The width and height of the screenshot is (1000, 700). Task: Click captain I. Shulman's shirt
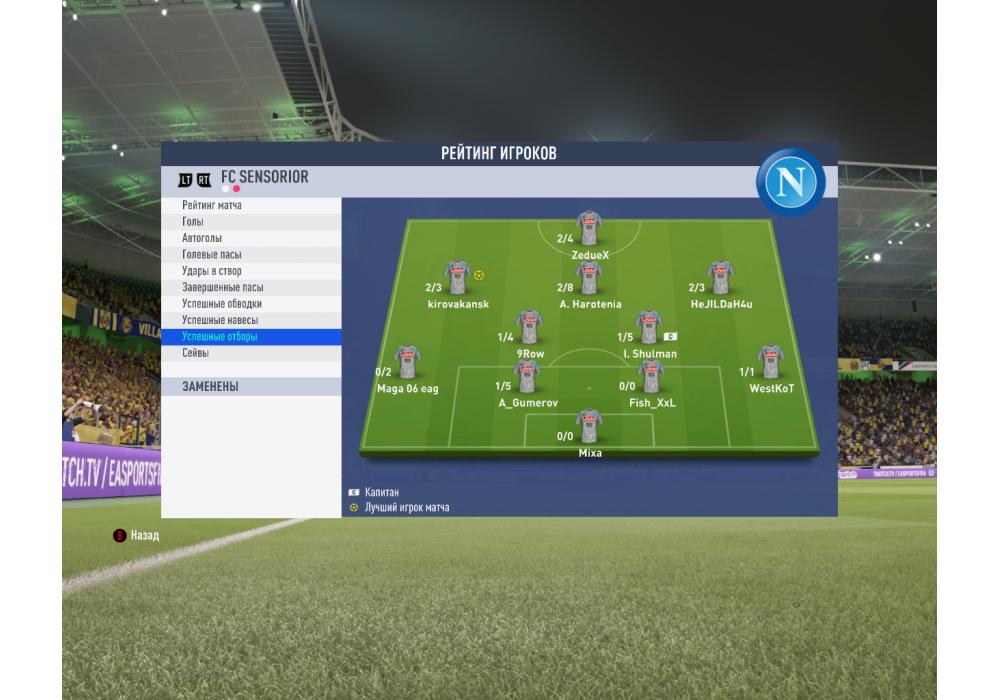(x=649, y=327)
